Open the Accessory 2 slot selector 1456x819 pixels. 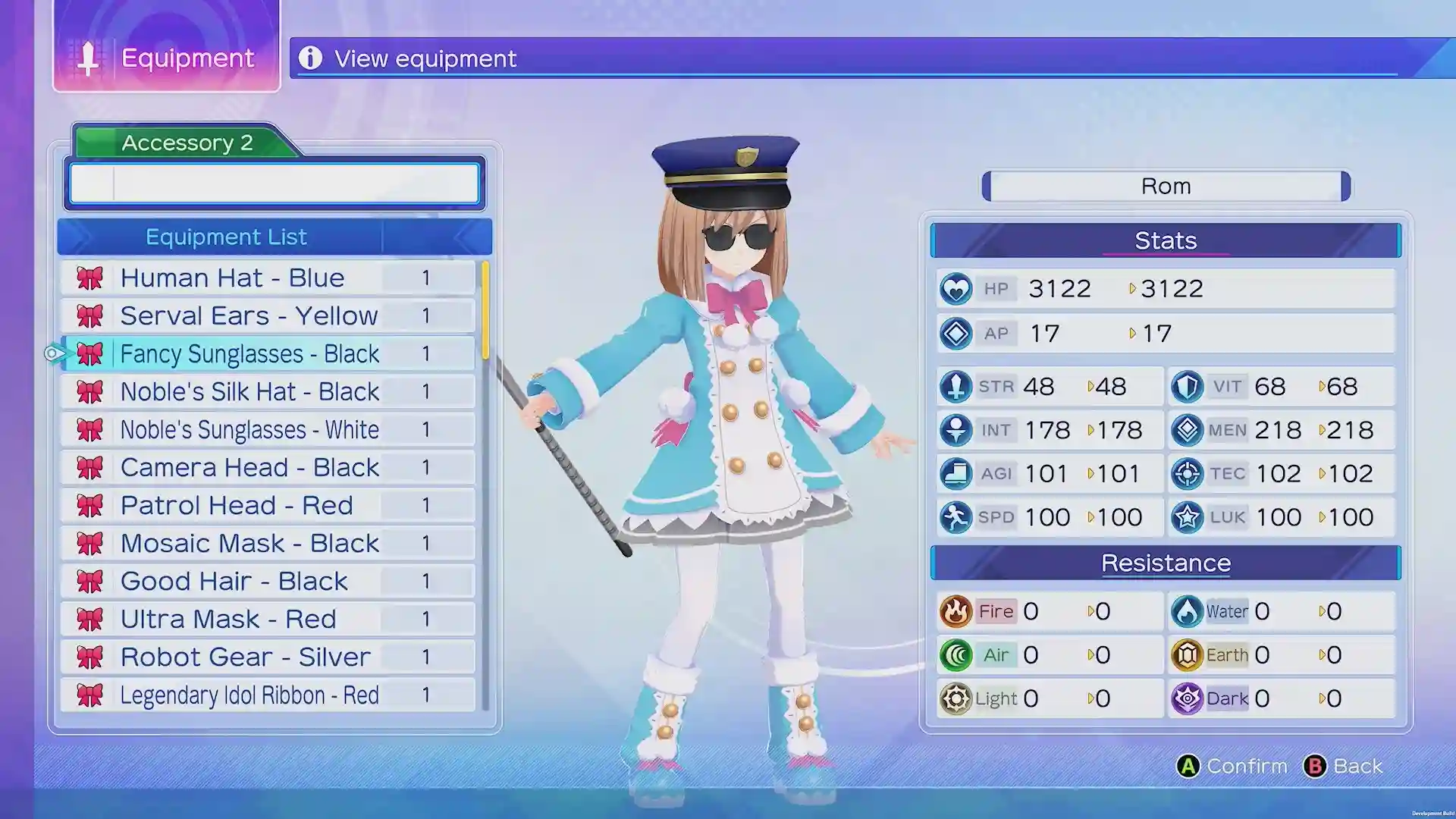187,143
